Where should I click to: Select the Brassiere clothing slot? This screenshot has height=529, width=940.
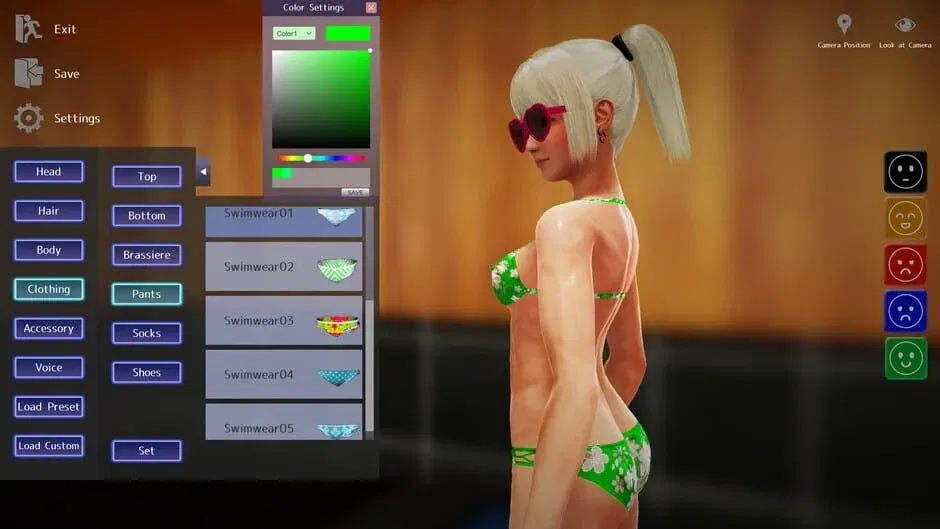point(147,255)
